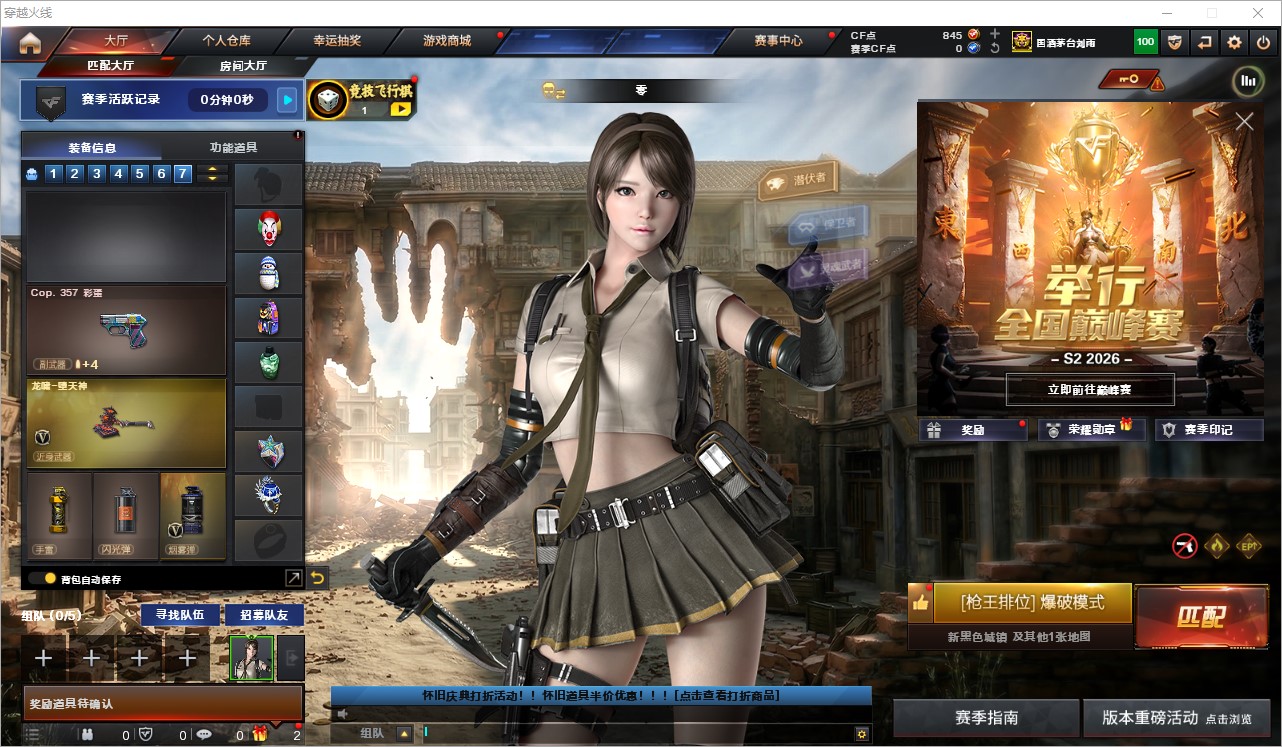Go to 赛事中心
1282x747 pixels.
778,41
